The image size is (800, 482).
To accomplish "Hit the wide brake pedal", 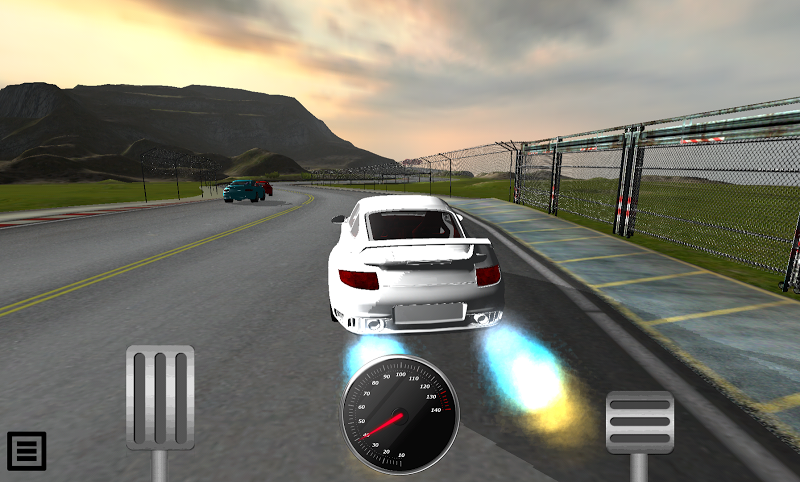I will [x=640, y=422].
